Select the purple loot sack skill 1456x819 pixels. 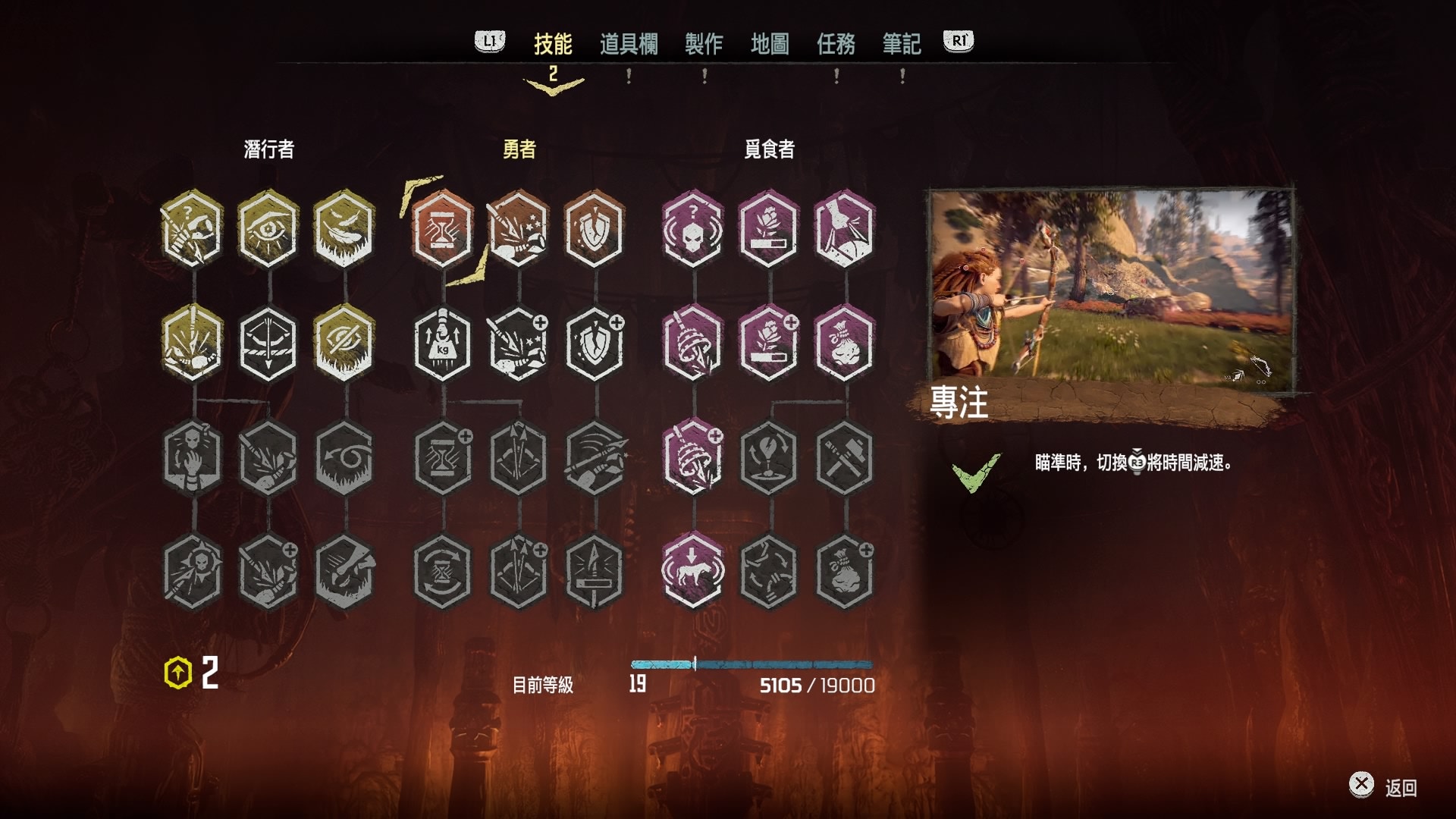pos(844,344)
